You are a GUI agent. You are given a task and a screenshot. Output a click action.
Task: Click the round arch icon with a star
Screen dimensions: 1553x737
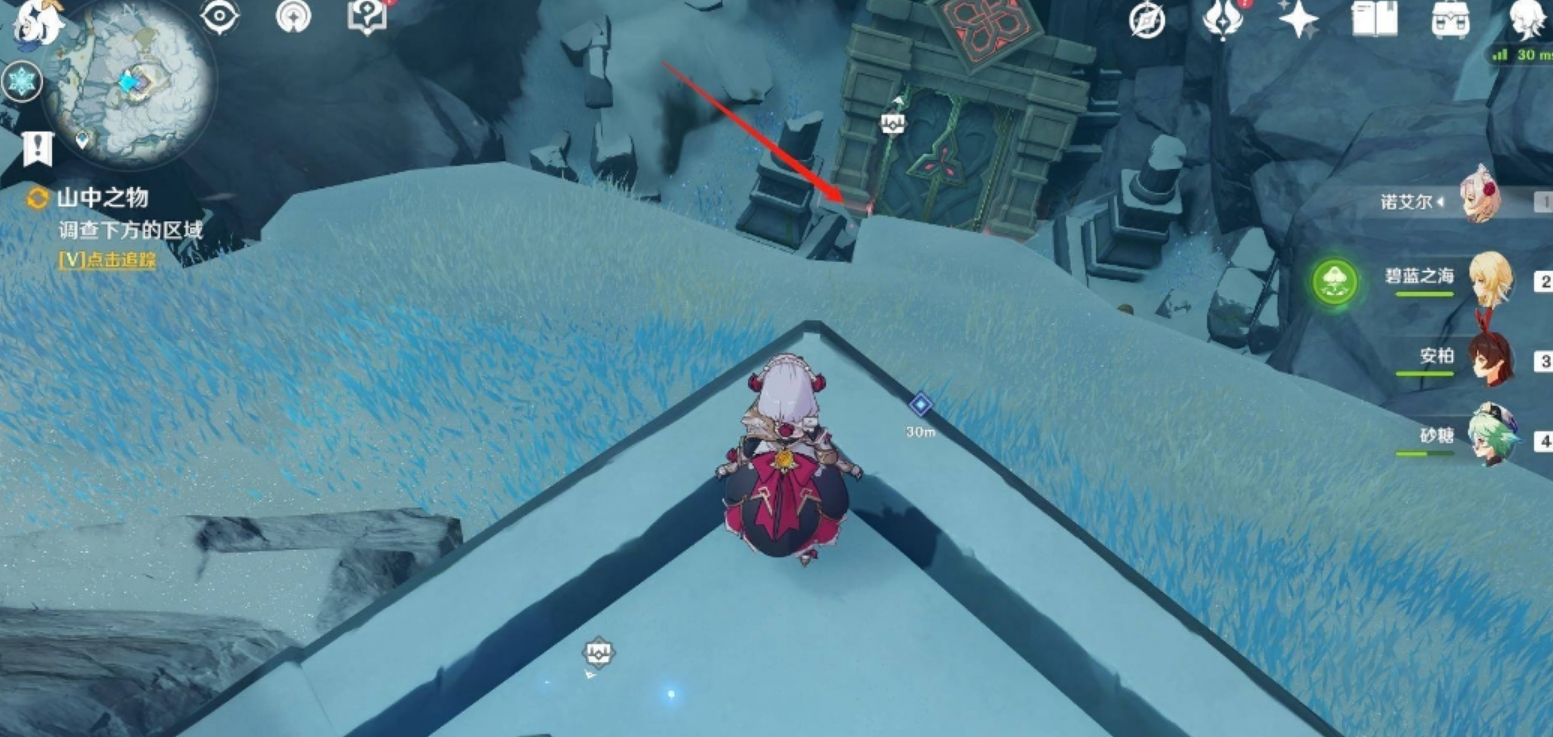[x=293, y=17]
